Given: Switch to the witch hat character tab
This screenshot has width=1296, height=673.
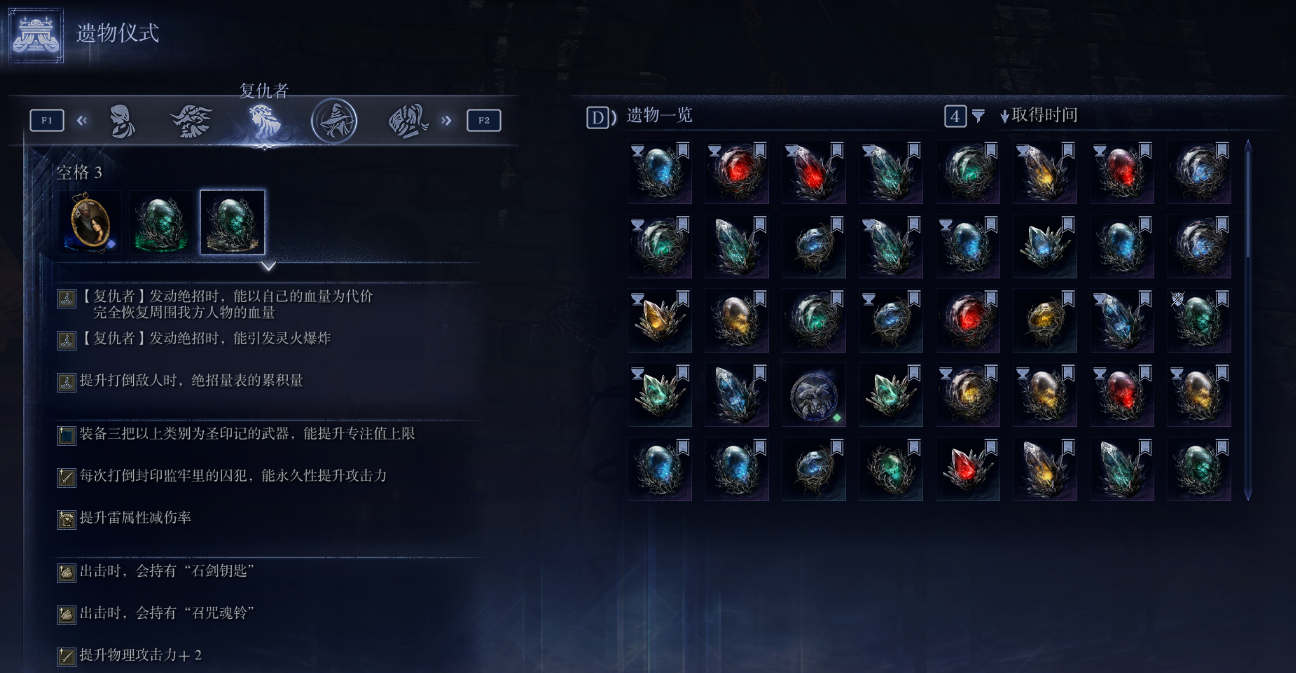Looking at the screenshot, I should point(334,121).
